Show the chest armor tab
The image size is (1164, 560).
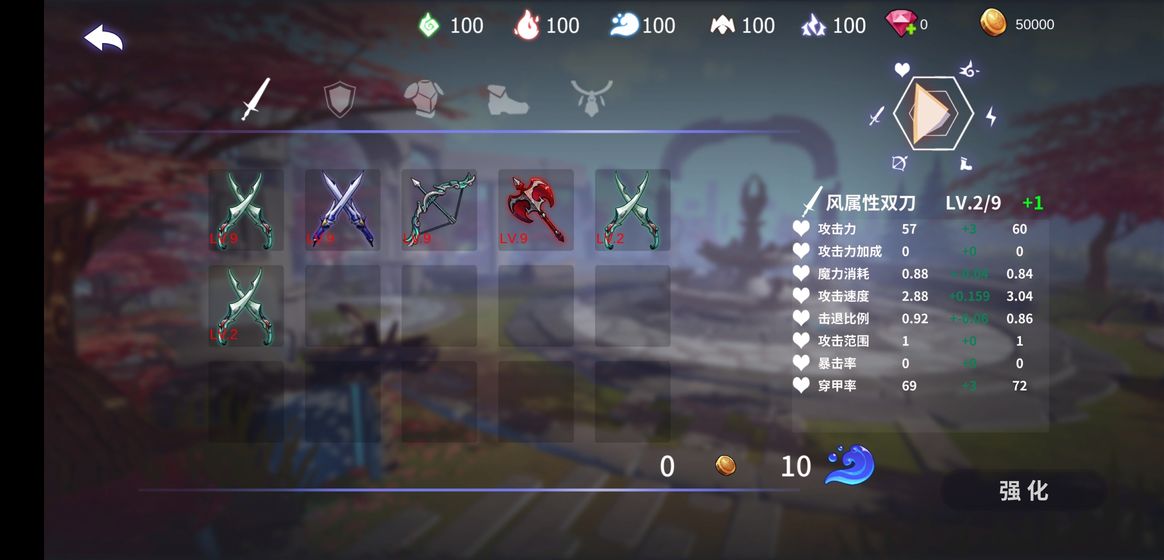(x=423, y=98)
